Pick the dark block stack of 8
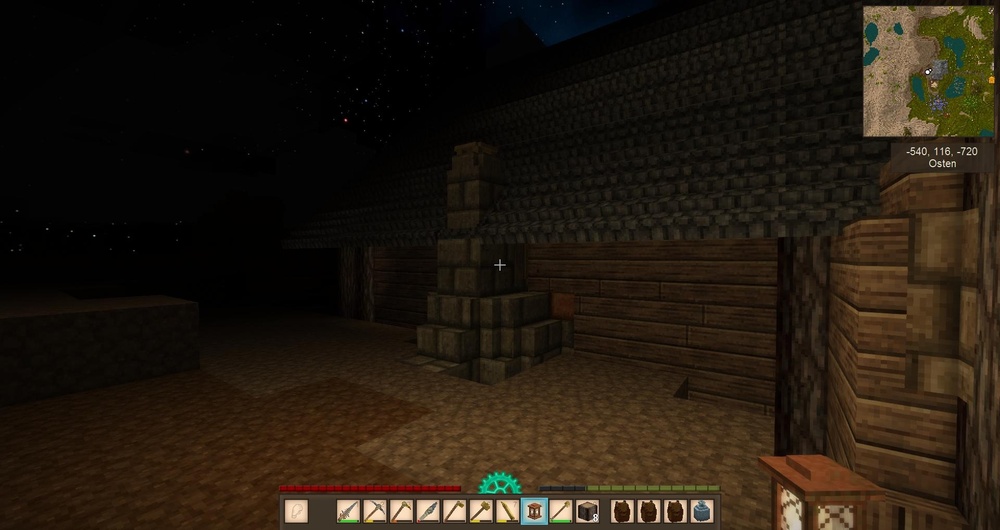The image size is (1000, 530). point(587,511)
